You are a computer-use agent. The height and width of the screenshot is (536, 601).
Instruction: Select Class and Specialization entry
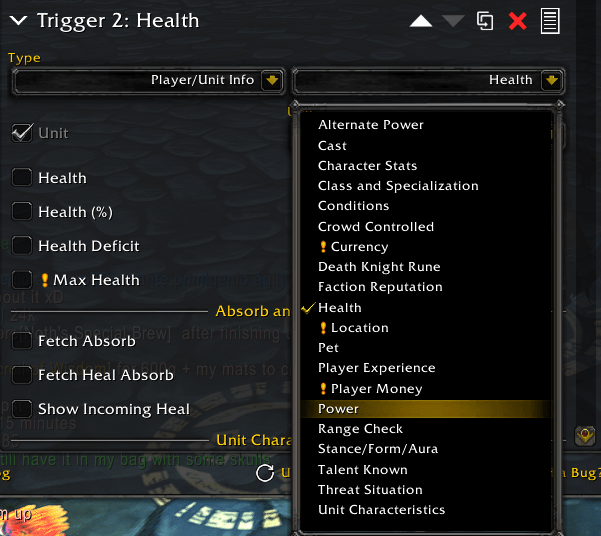398,186
